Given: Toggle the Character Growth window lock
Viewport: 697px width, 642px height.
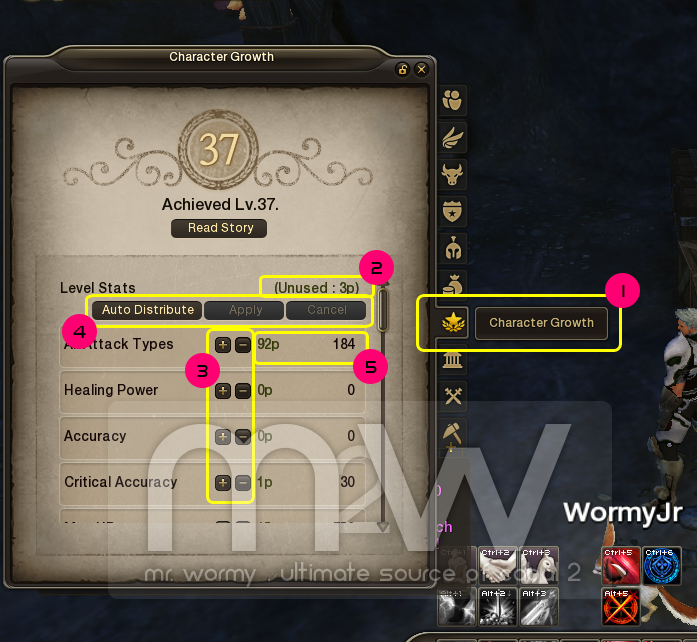Looking at the screenshot, I should coord(402,69).
